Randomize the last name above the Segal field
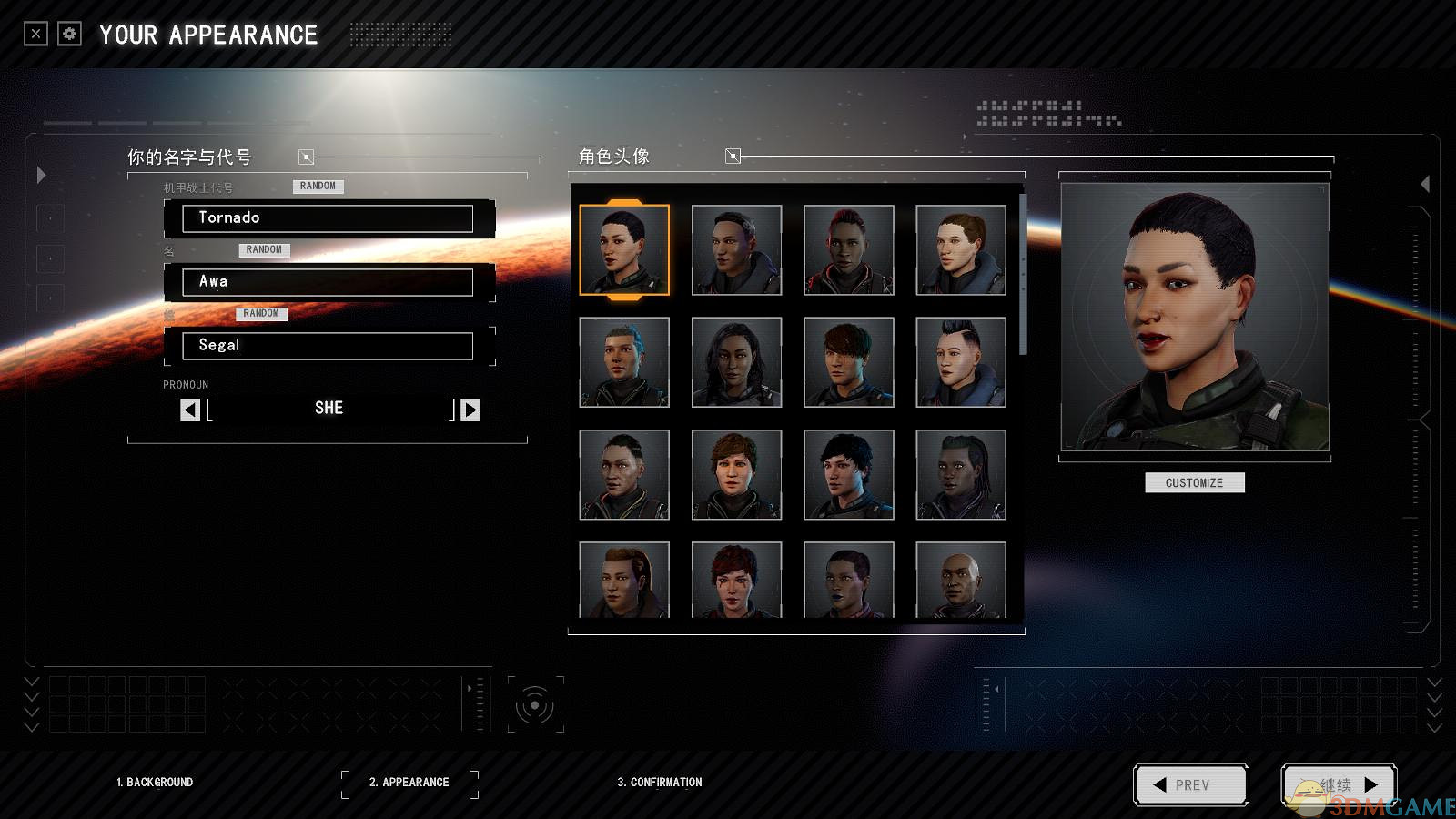The width and height of the screenshot is (1456, 819). 261,313
